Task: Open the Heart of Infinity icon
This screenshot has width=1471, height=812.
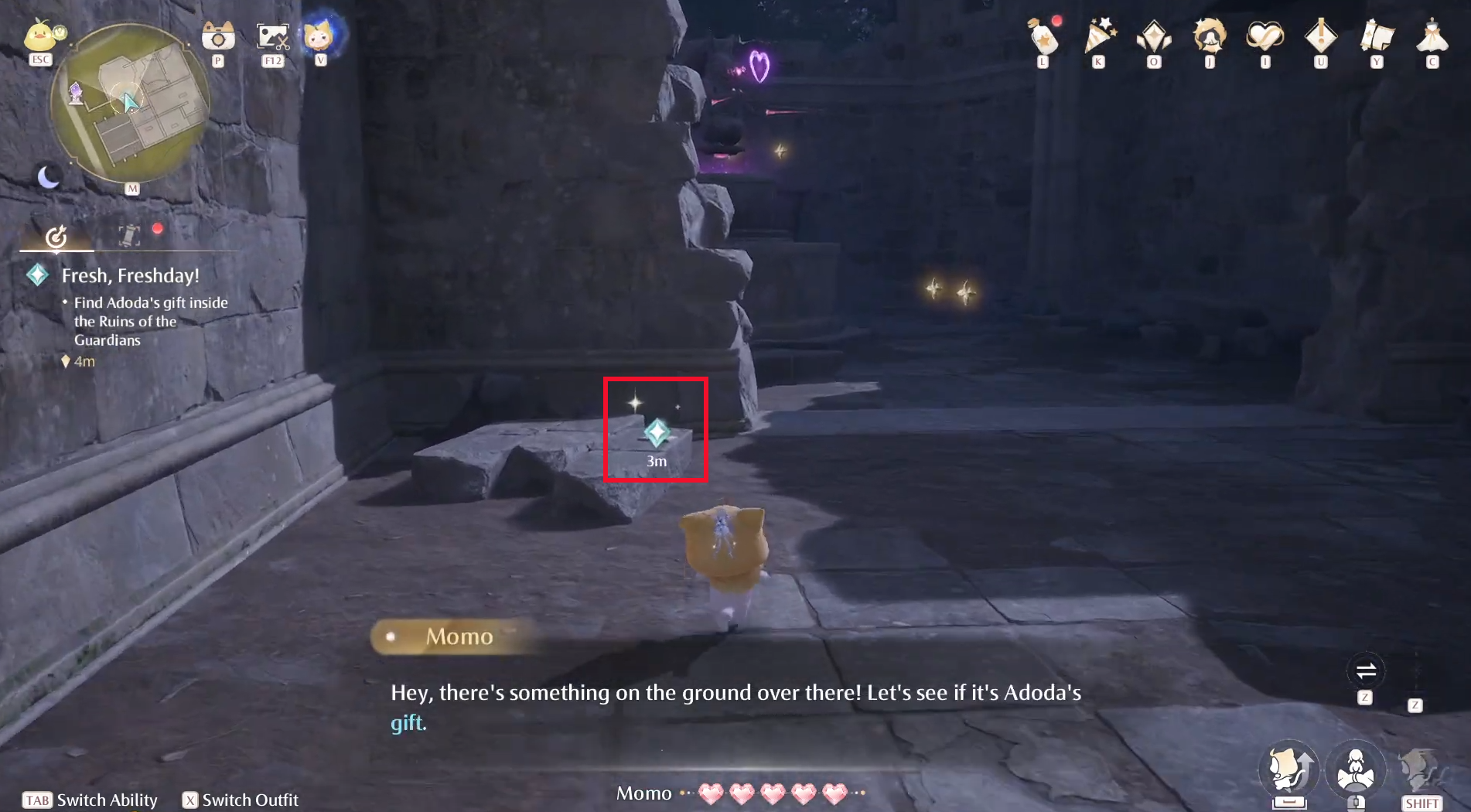Action: tap(1264, 36)
